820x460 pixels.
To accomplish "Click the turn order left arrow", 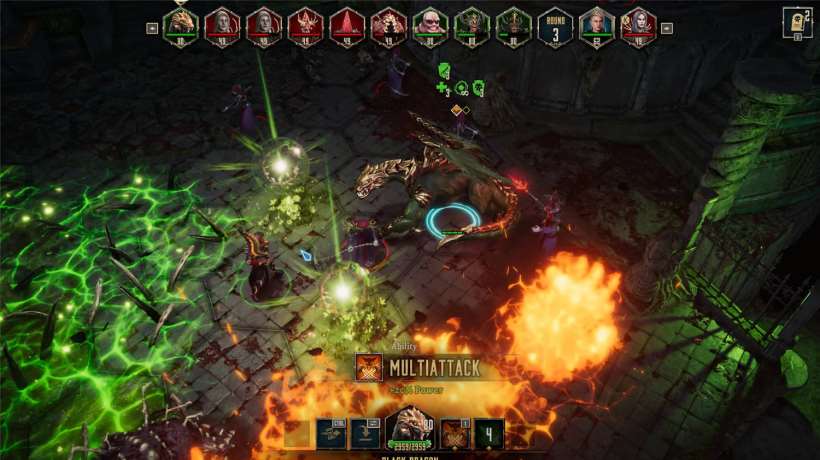I will tap(152, 28).
